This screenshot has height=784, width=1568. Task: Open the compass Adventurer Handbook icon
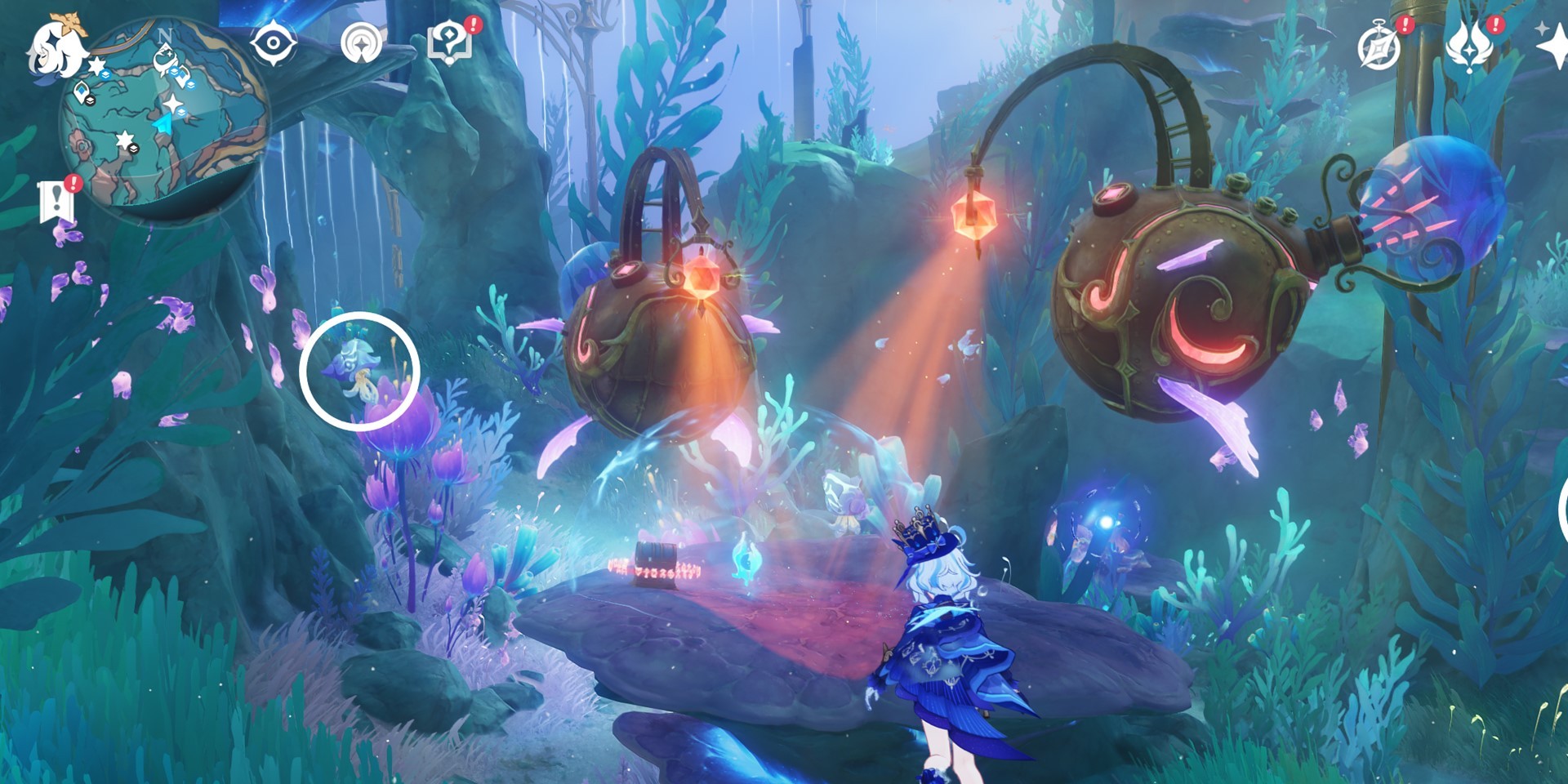(x=1379, y=46)
